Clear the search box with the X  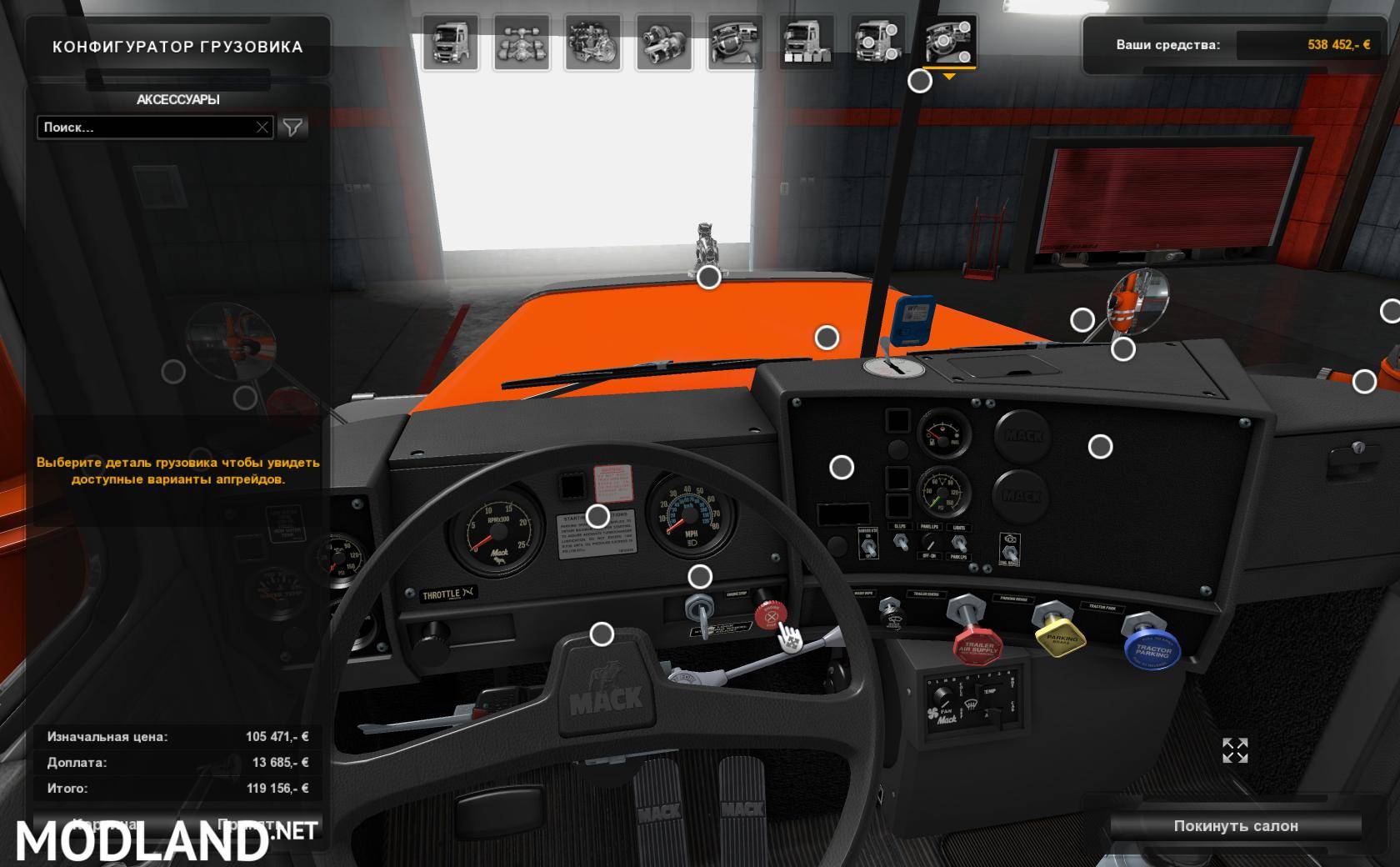pos(262,128)
